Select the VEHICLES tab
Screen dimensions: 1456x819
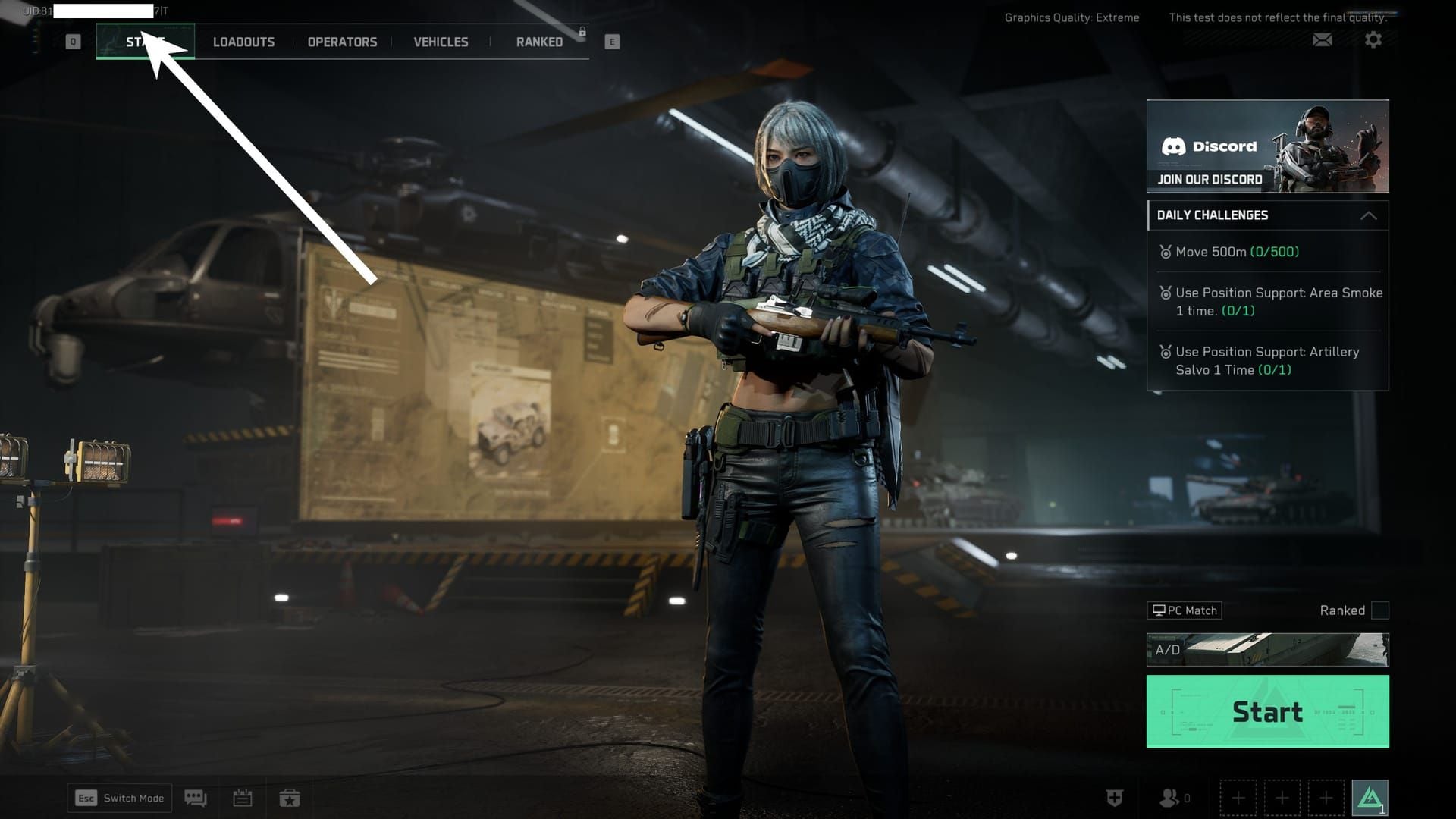[x=440, y=42]
